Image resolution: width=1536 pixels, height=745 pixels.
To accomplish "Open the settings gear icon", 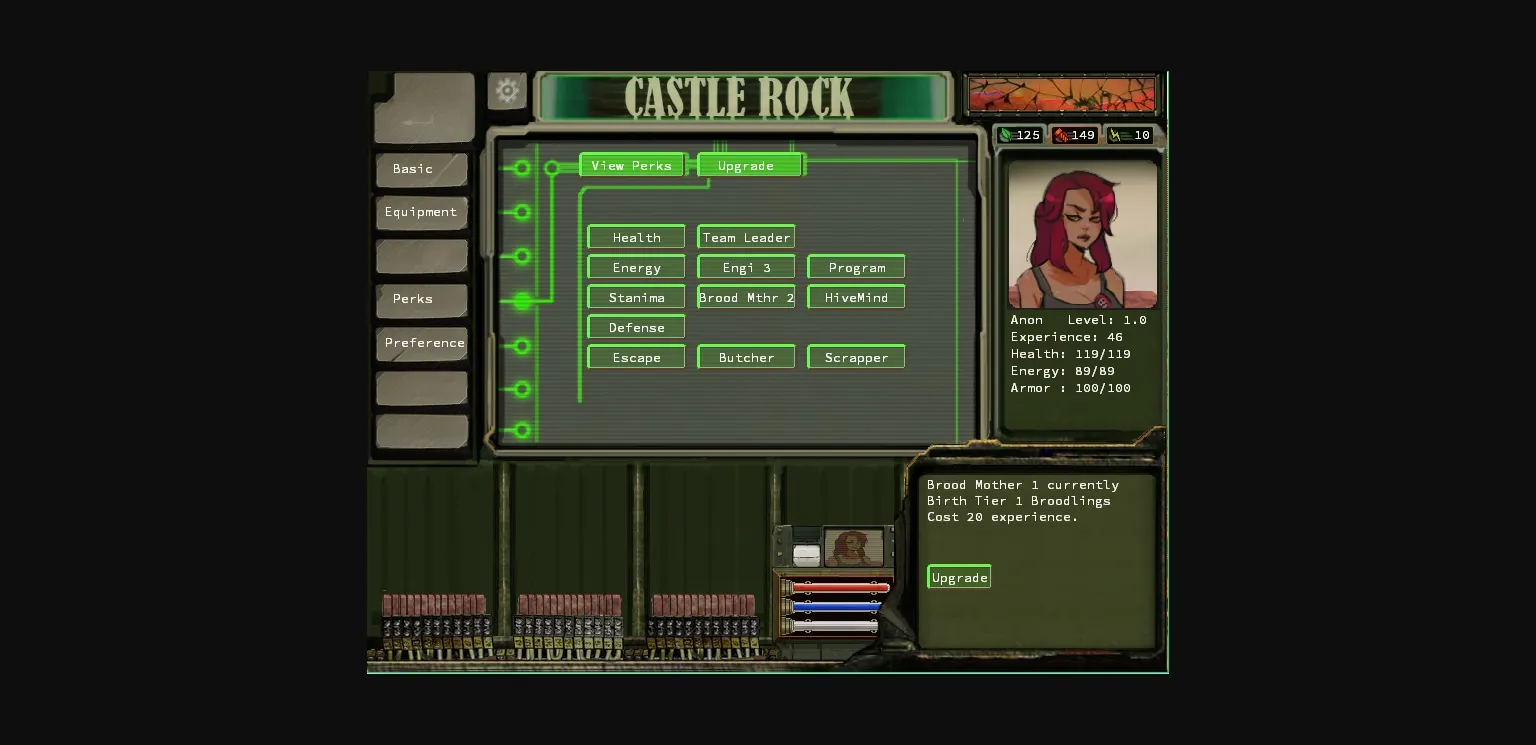I will pos(507,90).
